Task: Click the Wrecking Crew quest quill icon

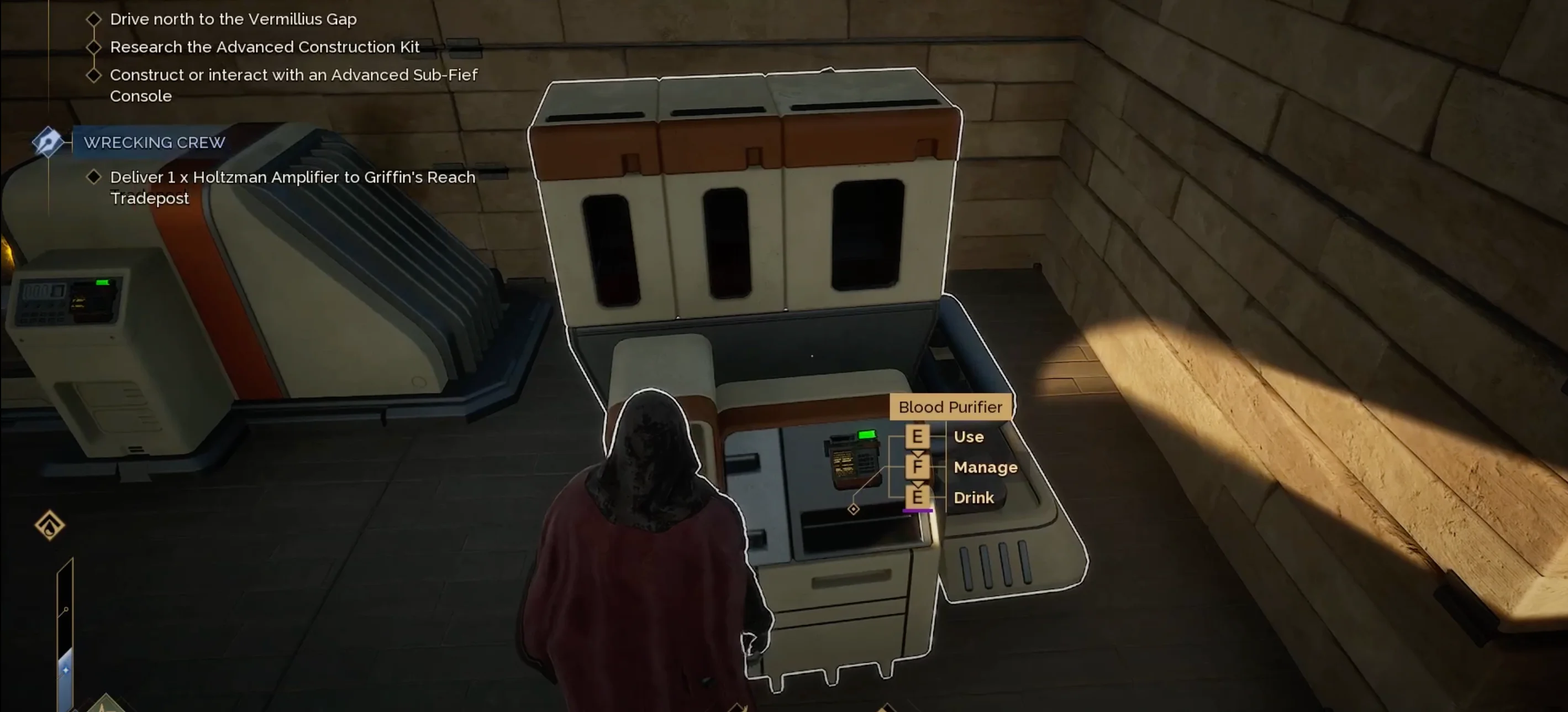Action: [49, 143]
